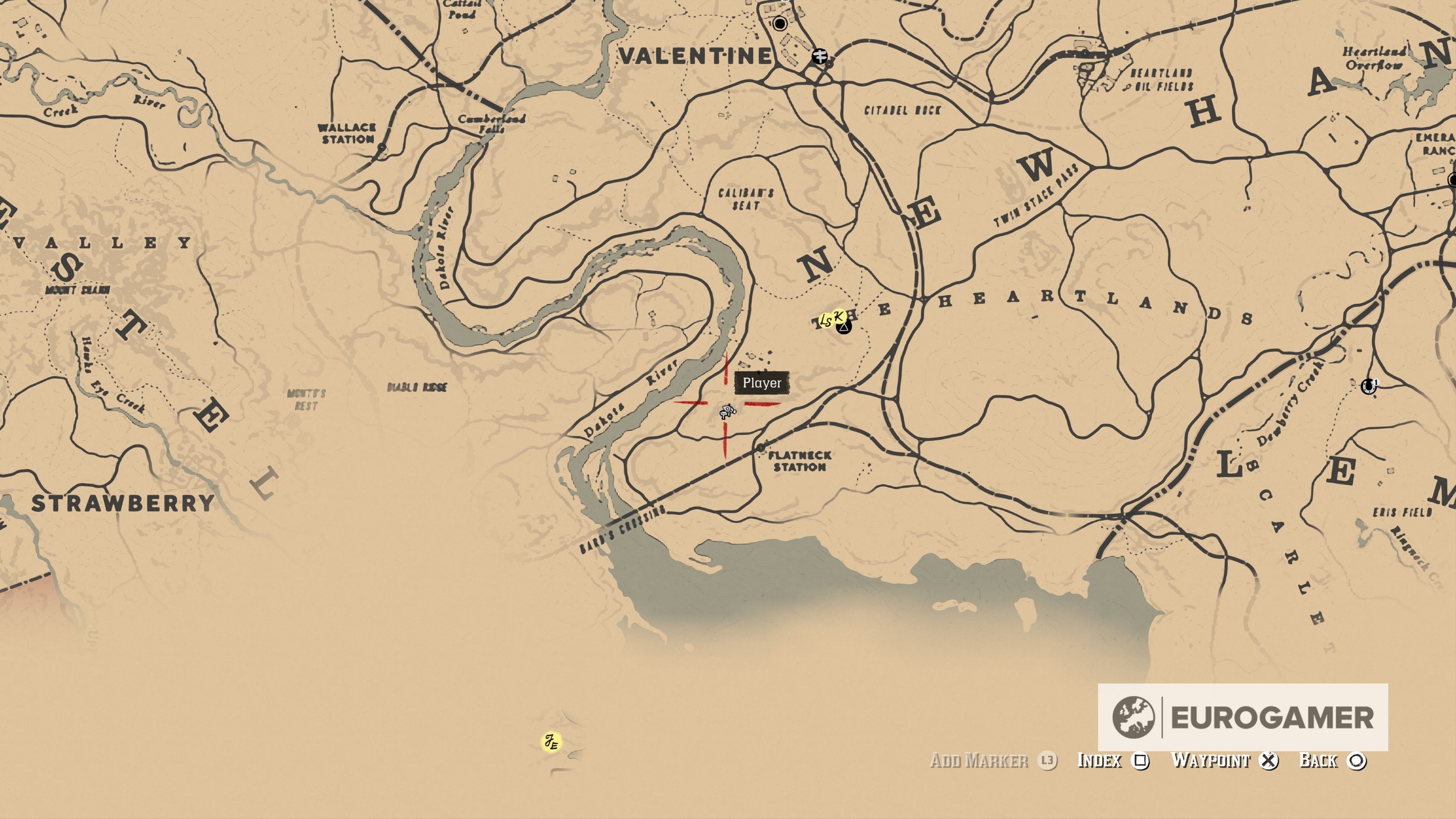Click the white "1" badge beside the stable icon
Image resolution: width=1456 pixels, height=819 pixels.
(1377, 382)
